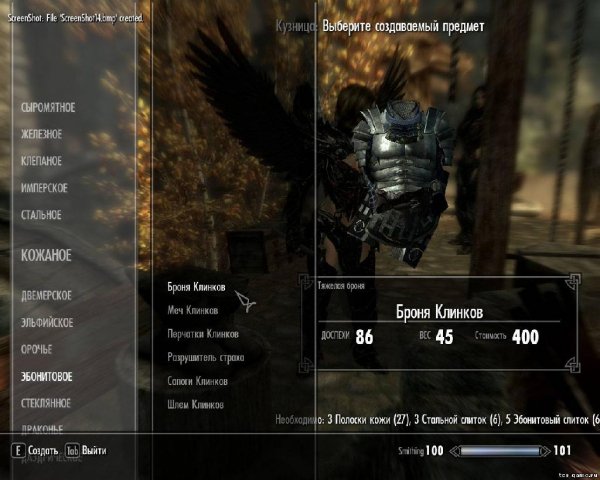
Task: Select the Орочье category
Action: click(36, 350)
